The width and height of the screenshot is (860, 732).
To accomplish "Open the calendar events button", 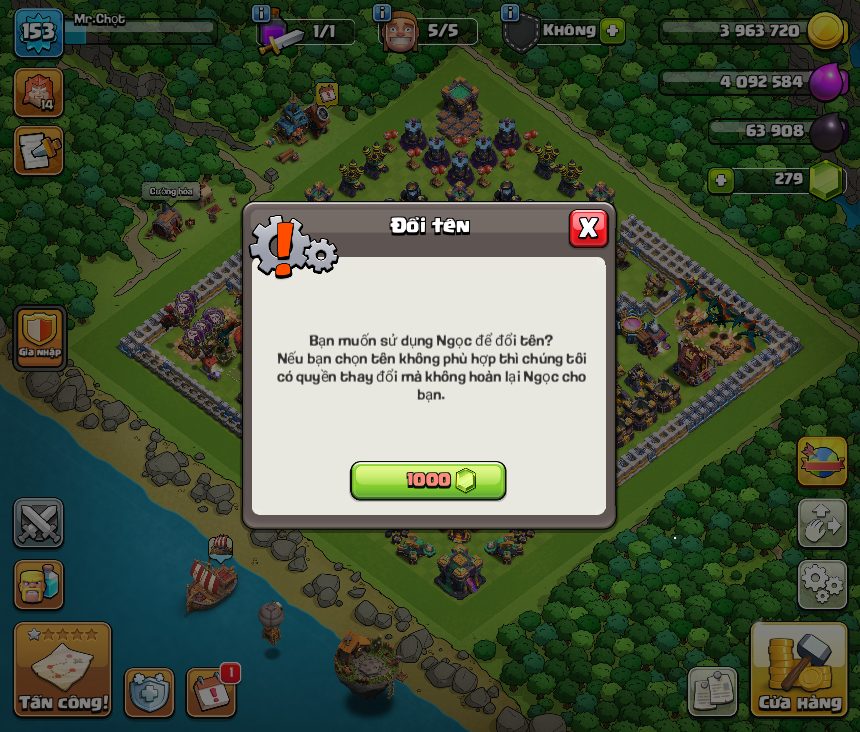I will point(211,692).
